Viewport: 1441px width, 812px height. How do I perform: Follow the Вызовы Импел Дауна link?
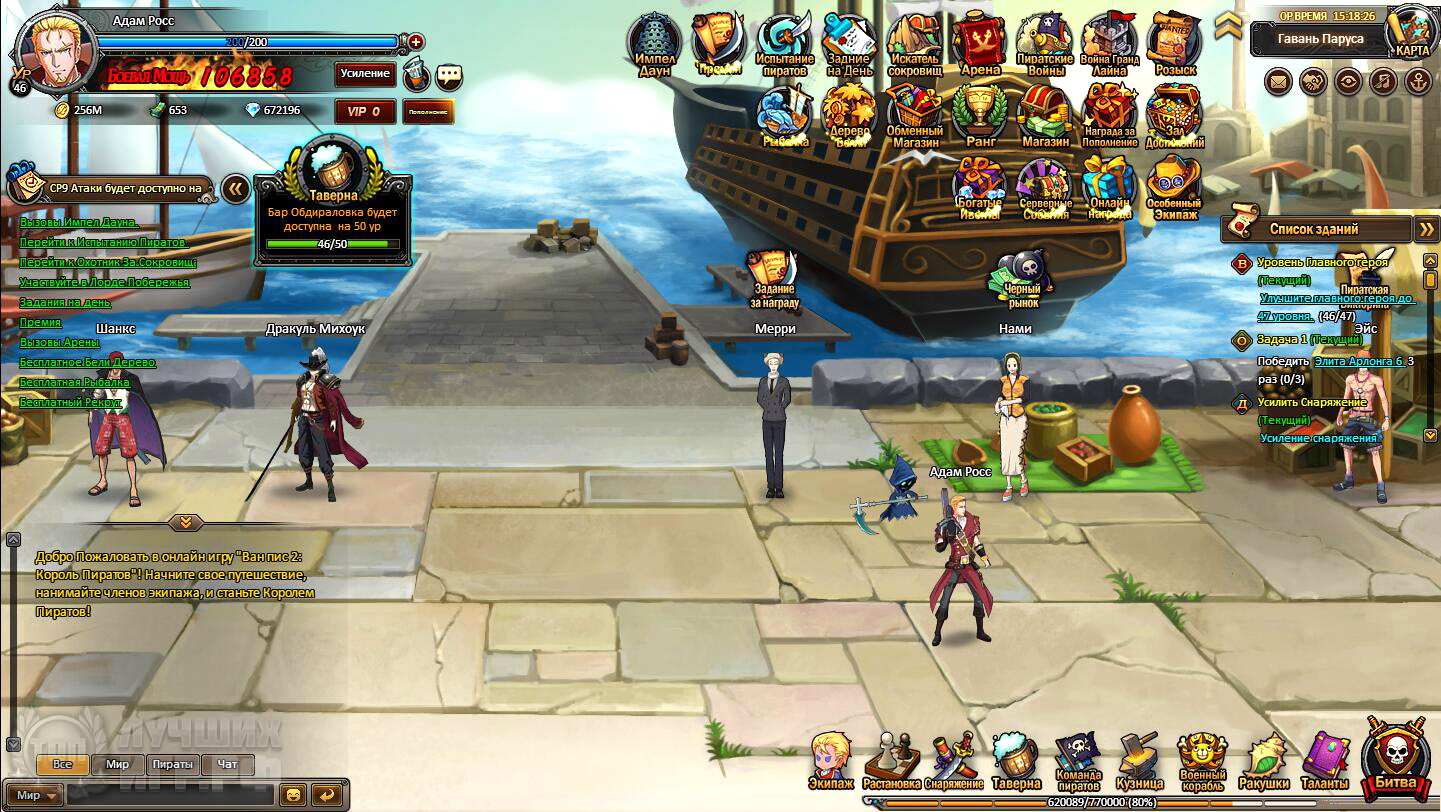click(78, 222)
